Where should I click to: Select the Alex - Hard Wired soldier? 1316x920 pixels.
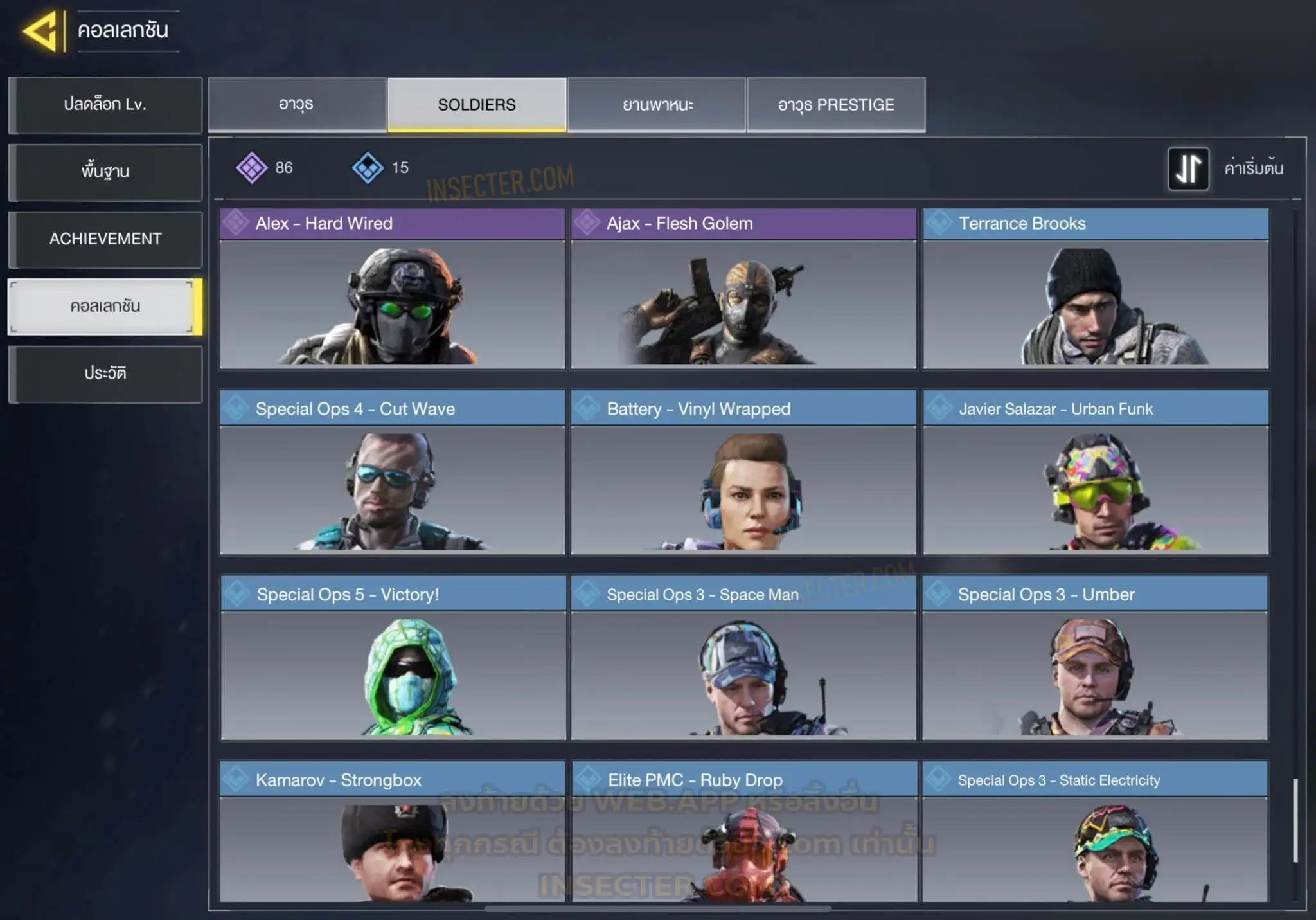pyautogui.click(x=392, y=289)
